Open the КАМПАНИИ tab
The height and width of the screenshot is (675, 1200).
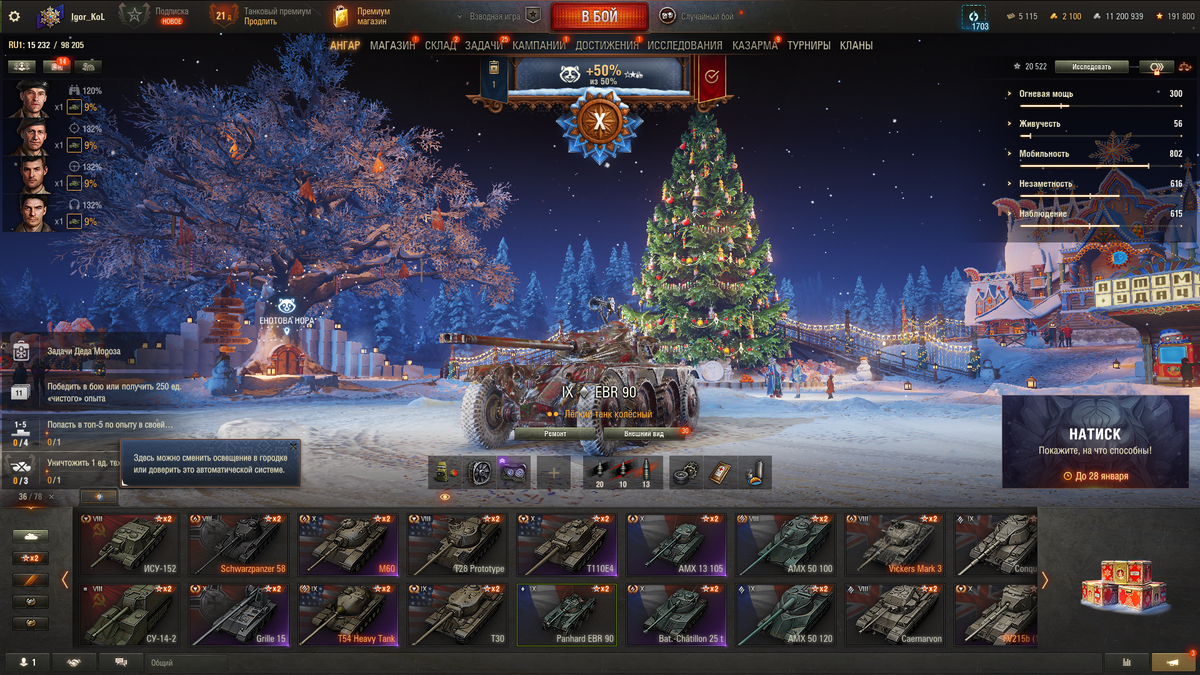click(x=539, y=45)
